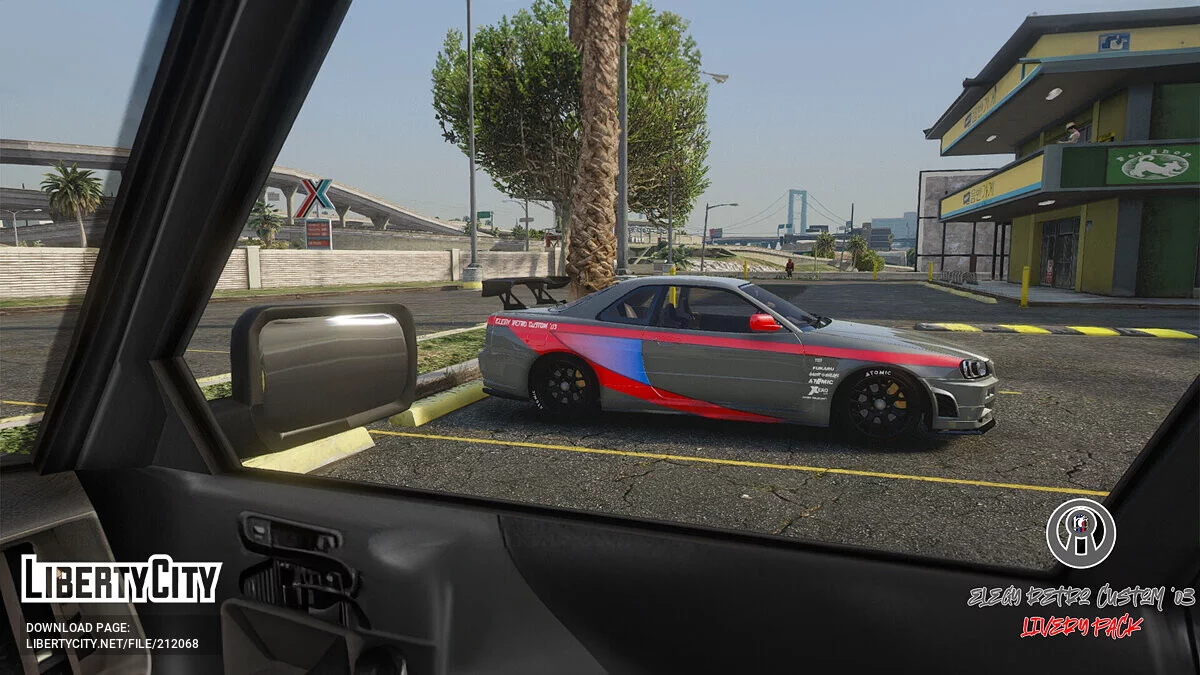Image resolution: width=1200 pixels, height=675 pixels.
Task: Click the LibertyCity logo watermark
Action: click(x=121, y=581)
